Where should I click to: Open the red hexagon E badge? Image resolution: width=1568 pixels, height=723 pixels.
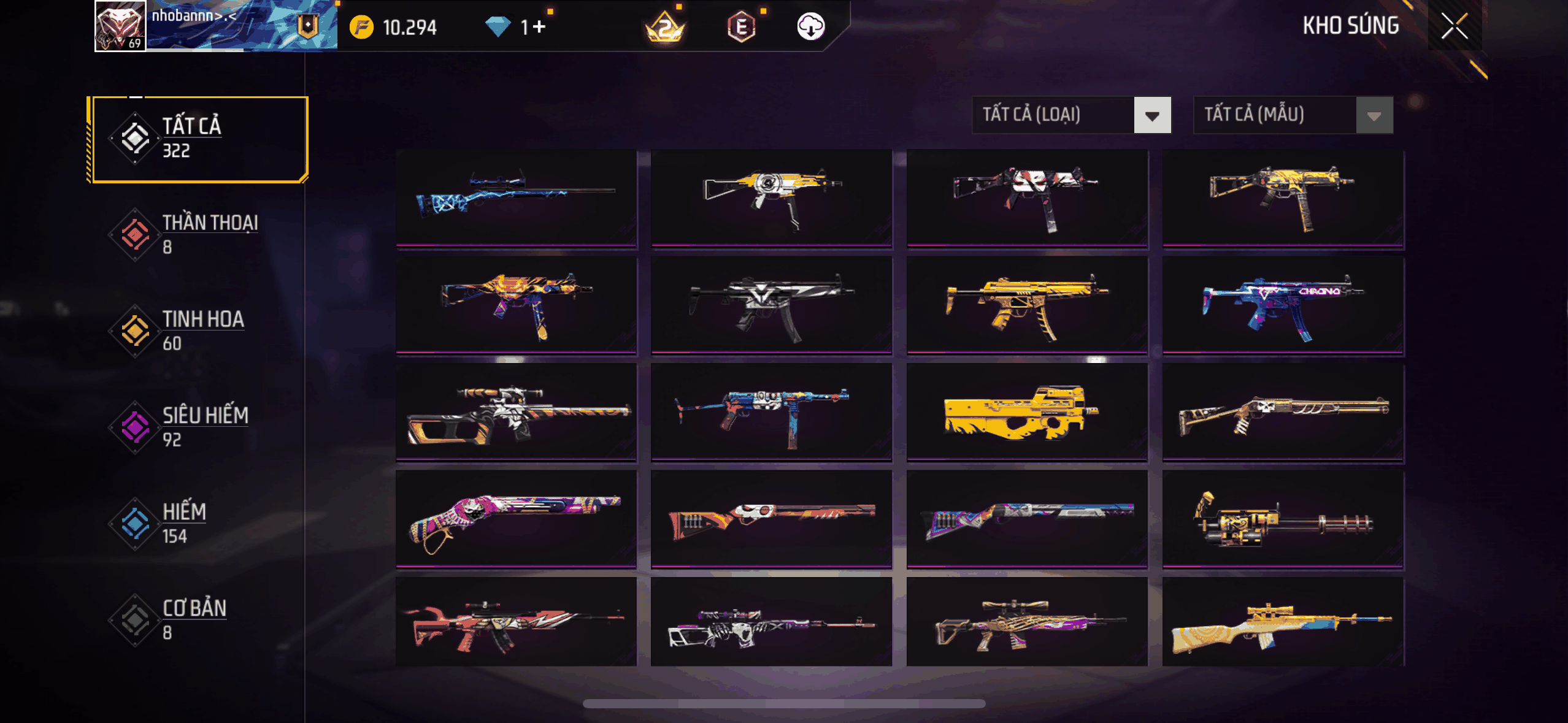click(x=741, y=27)
